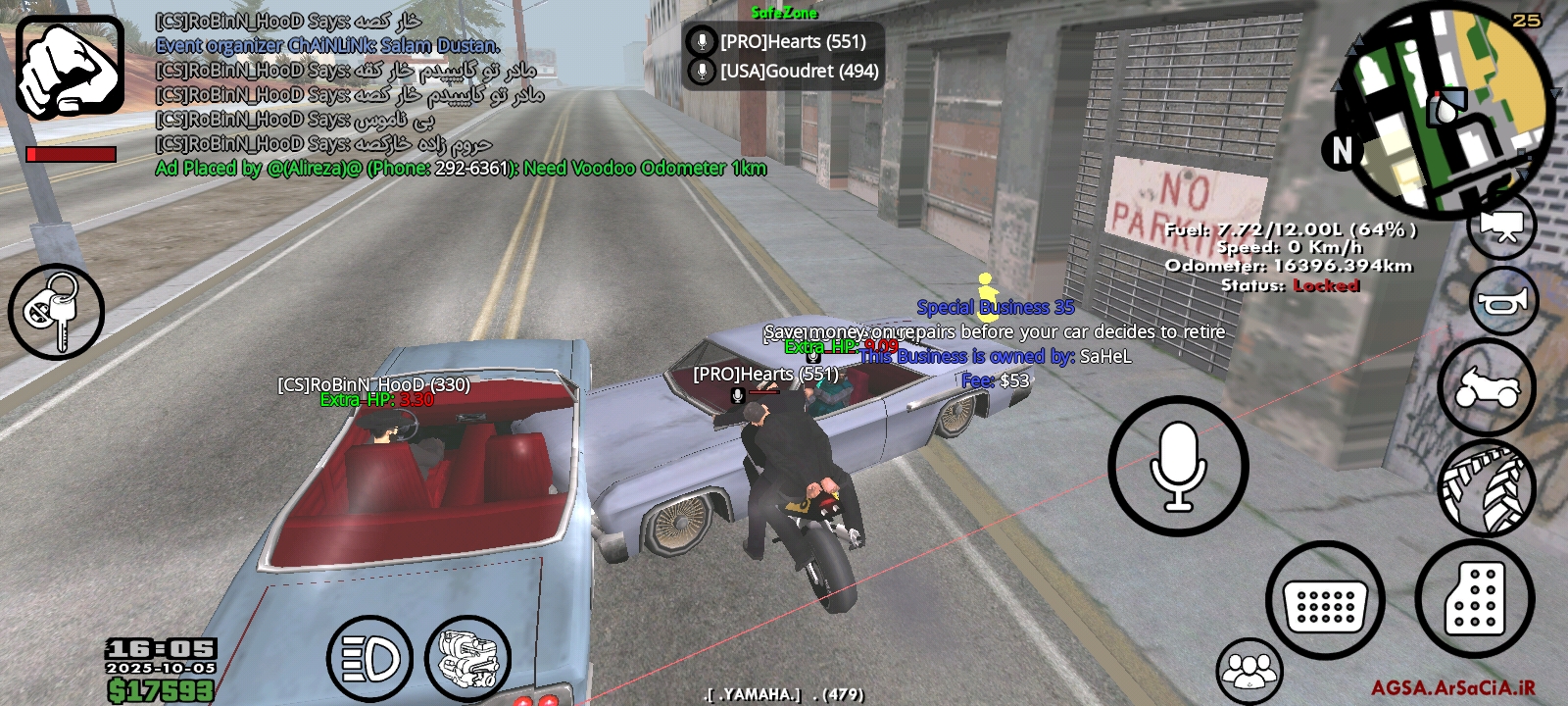Image resolution: width=1568 pixels, height=706 pixels.
Task: Open the players list button
Action: (x=1249, y=672)
